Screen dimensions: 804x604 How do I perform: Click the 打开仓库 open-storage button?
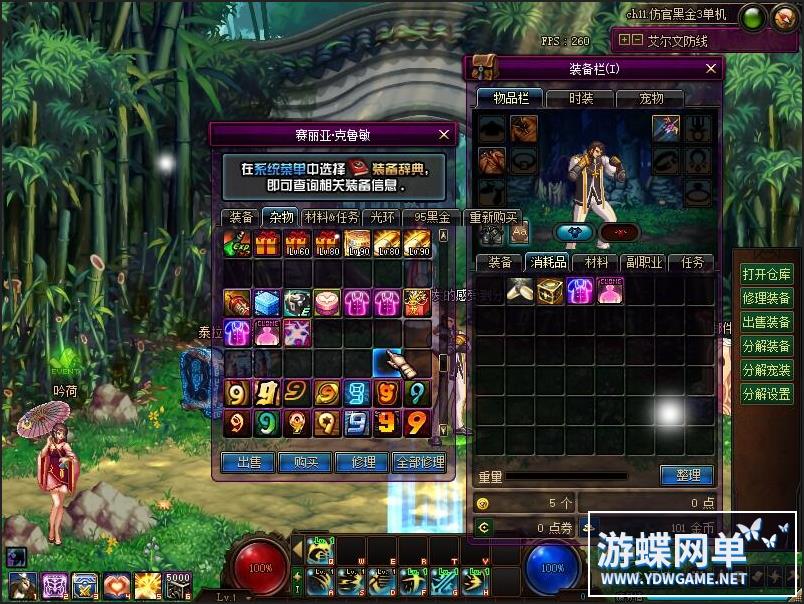pos(766,274)
